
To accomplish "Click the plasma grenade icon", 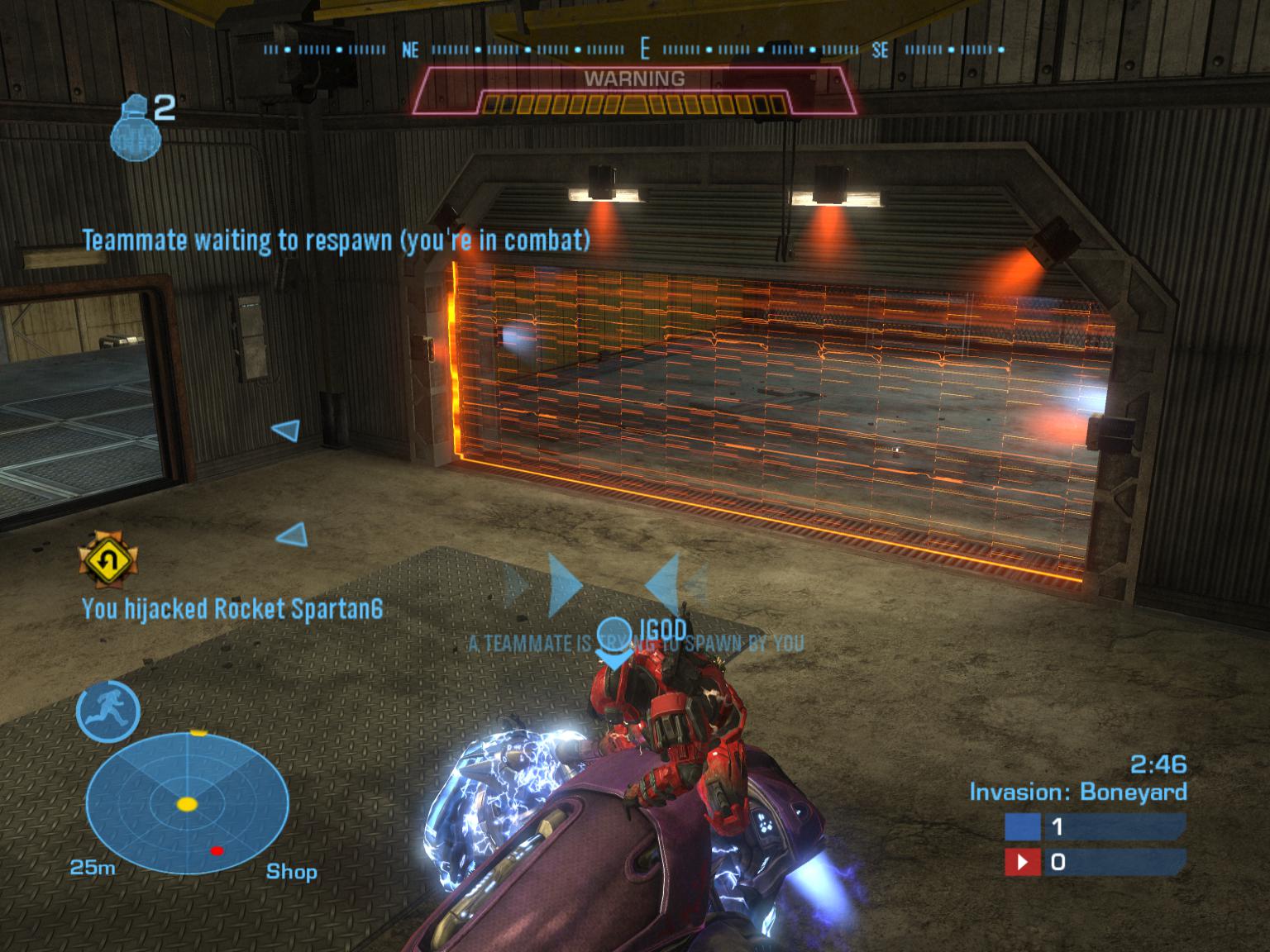I will tap(132, 126).
